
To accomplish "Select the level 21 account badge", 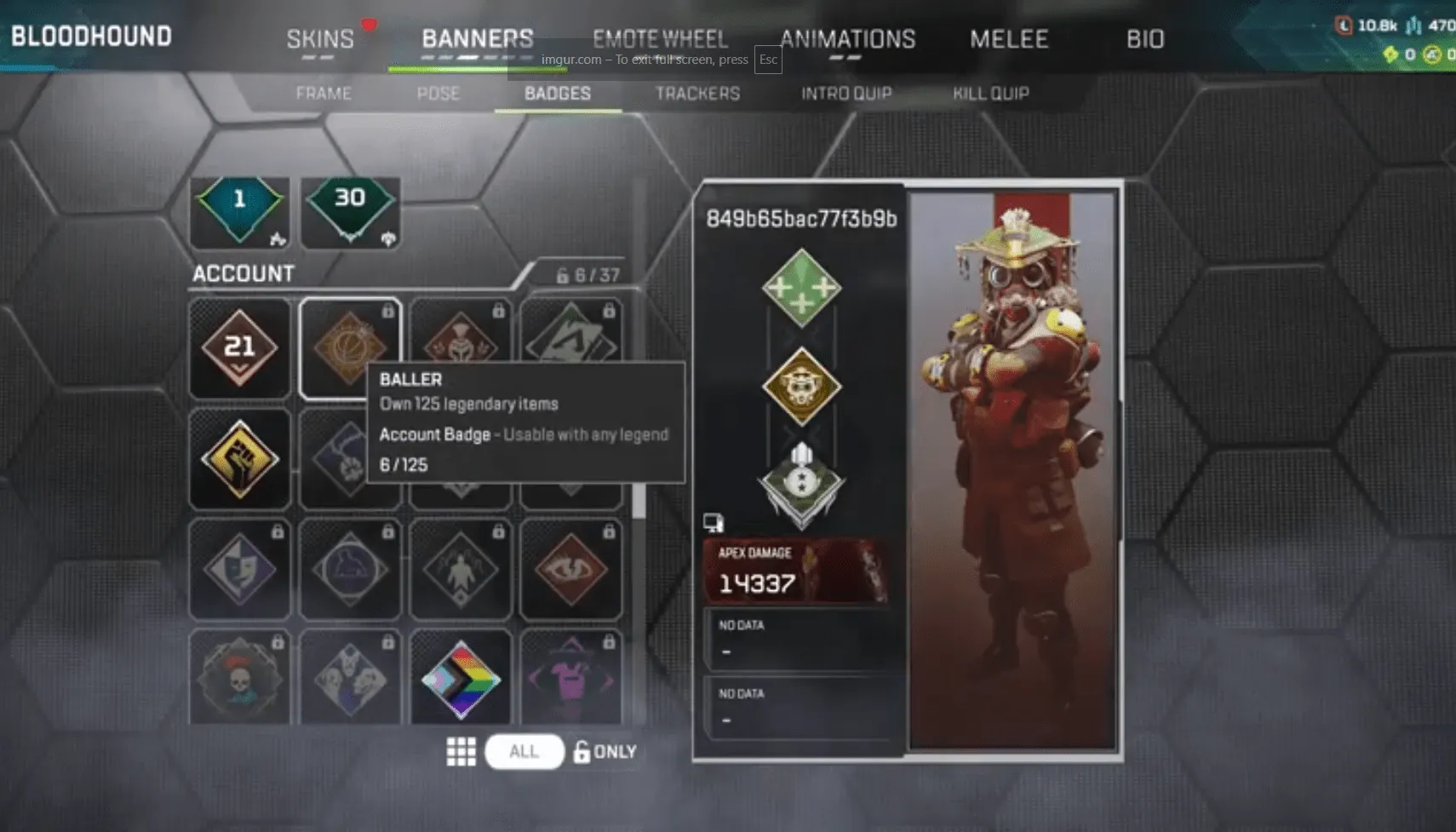I will [x=240, y=347].
